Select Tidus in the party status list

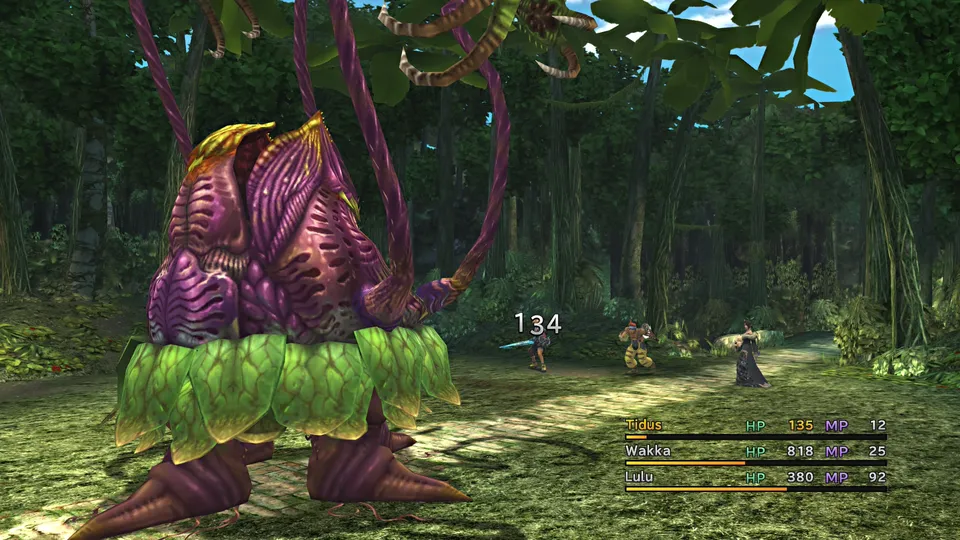coord(645,426)
